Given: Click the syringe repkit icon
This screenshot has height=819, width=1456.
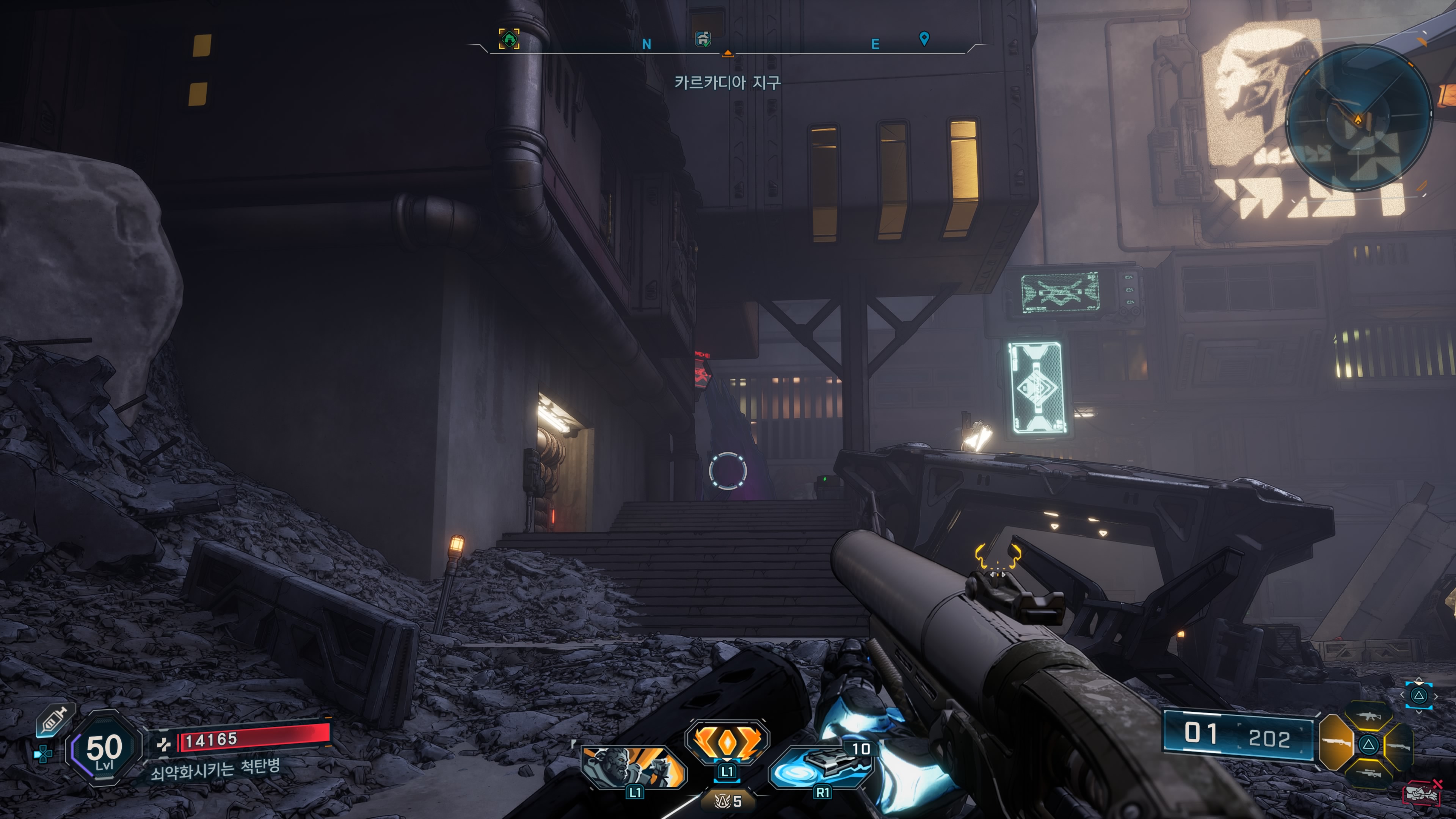Looking at the screenshot, I should pos(53,721).
